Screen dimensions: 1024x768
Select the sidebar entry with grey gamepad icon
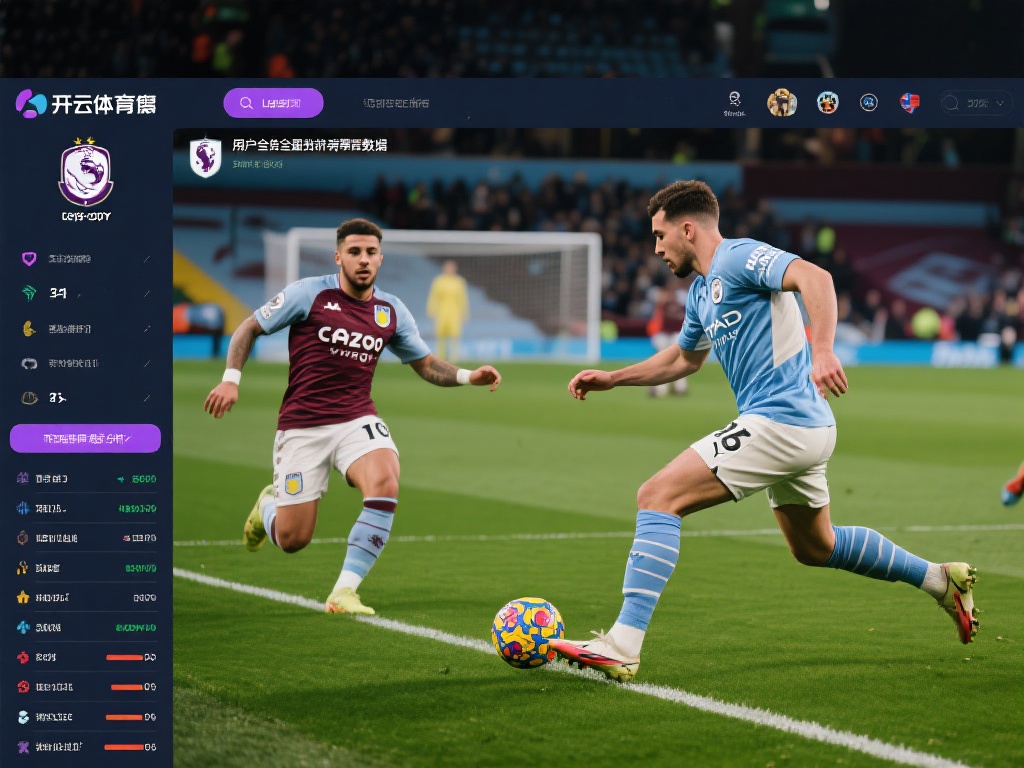coord(85,363)
